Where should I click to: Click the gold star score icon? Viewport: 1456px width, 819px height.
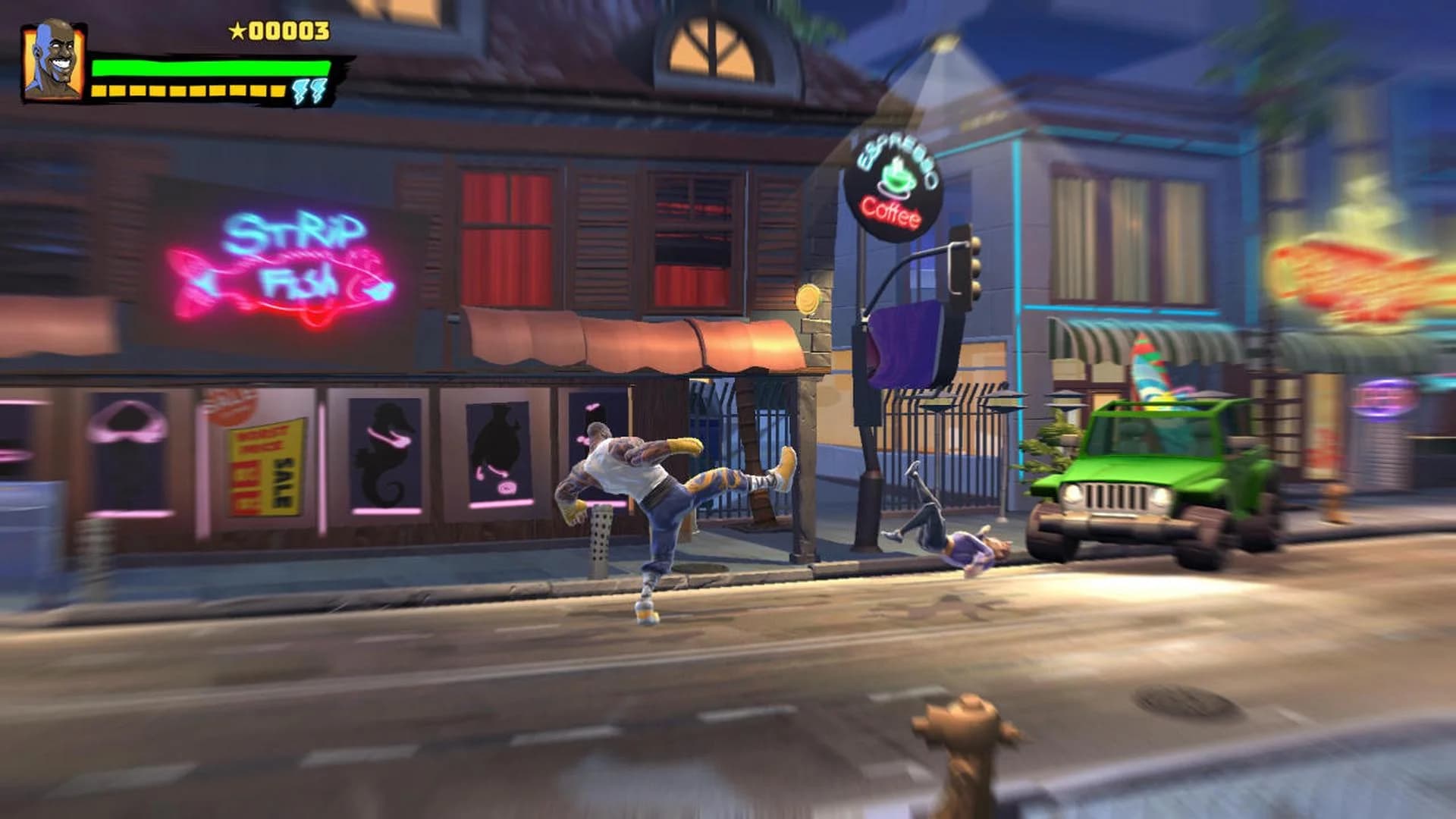237,32
